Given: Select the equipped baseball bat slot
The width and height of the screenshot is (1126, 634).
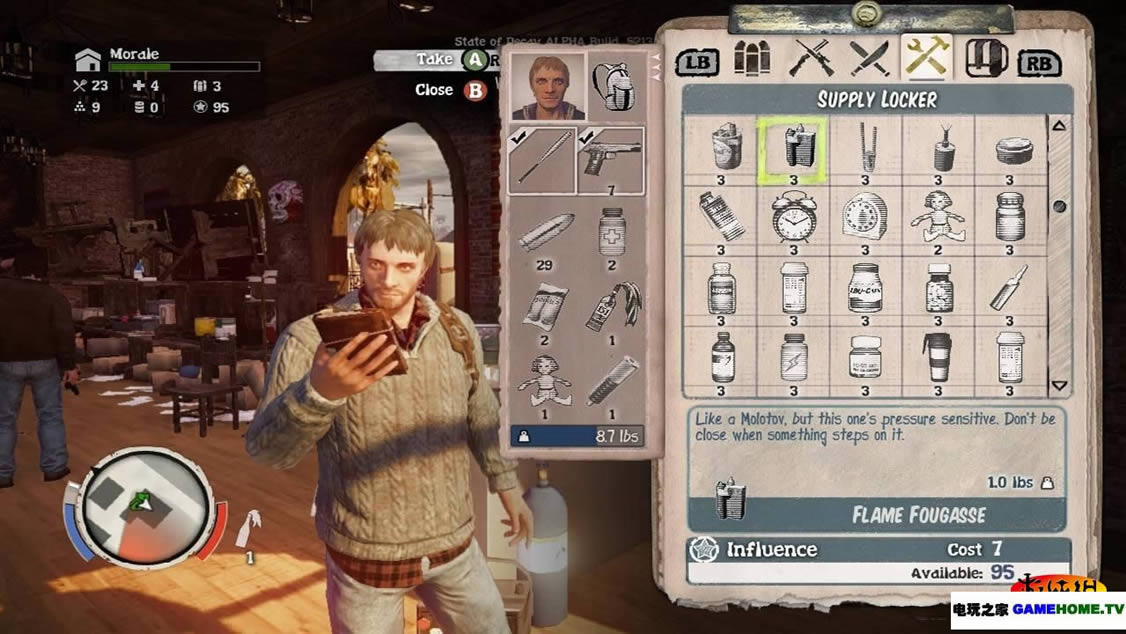Looking at the screenshot, I should [x=542, y=159].
